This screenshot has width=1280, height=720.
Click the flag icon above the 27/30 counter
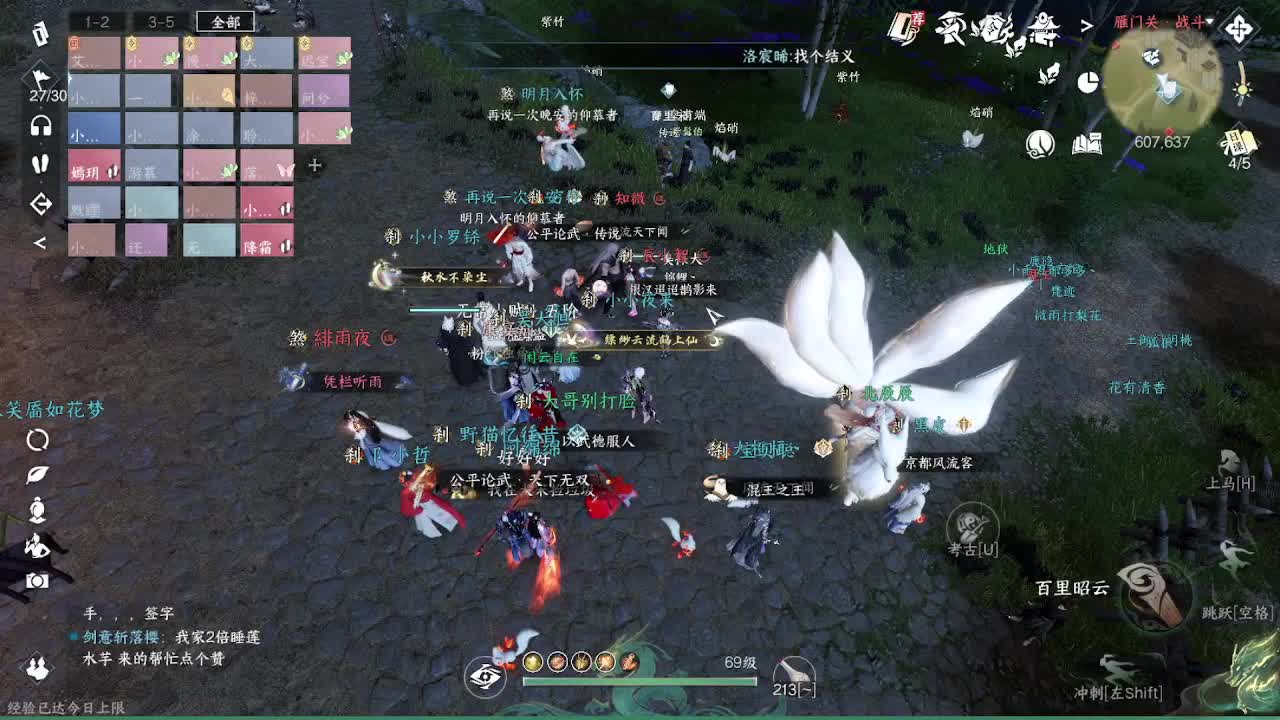(x=40, y=77)
